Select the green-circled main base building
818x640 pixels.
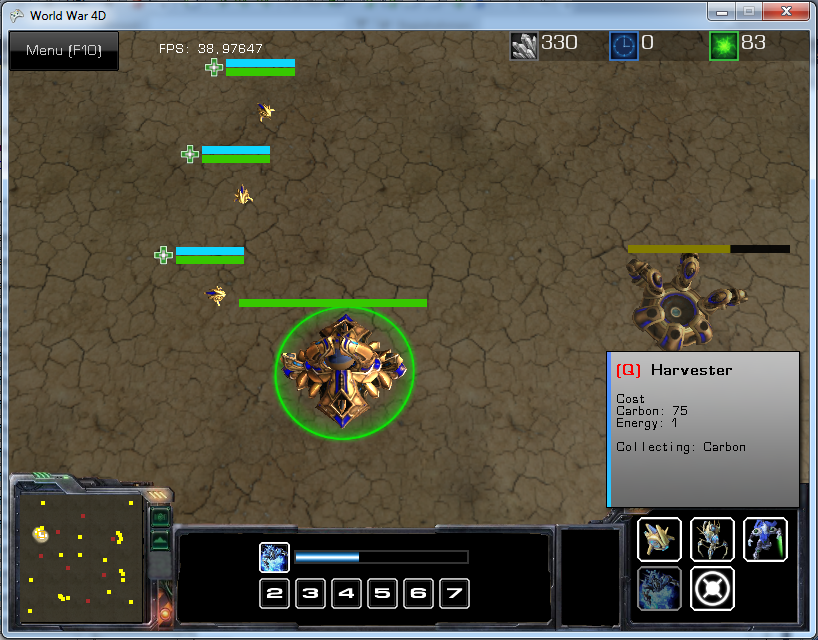343,372
